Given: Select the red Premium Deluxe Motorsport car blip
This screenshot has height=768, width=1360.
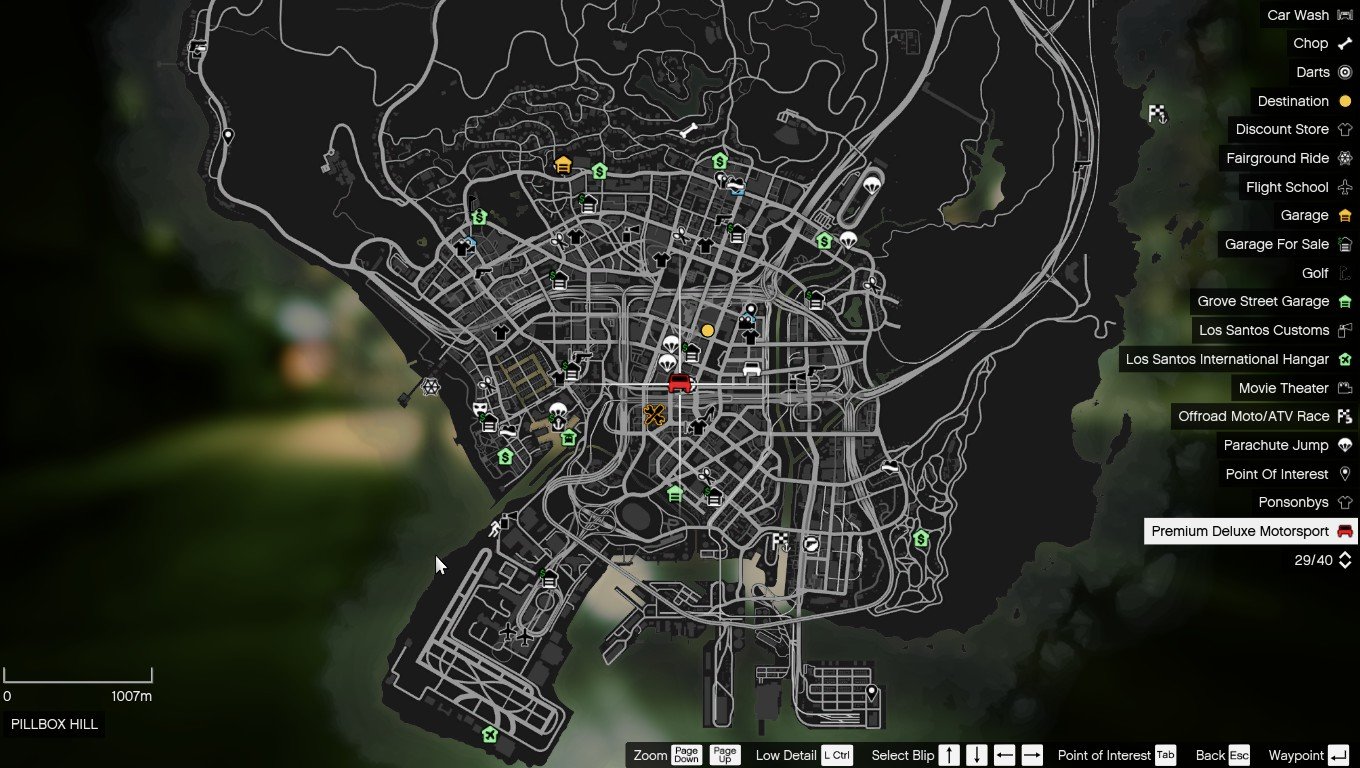Looking at the screenshot, I should point(678,383).
